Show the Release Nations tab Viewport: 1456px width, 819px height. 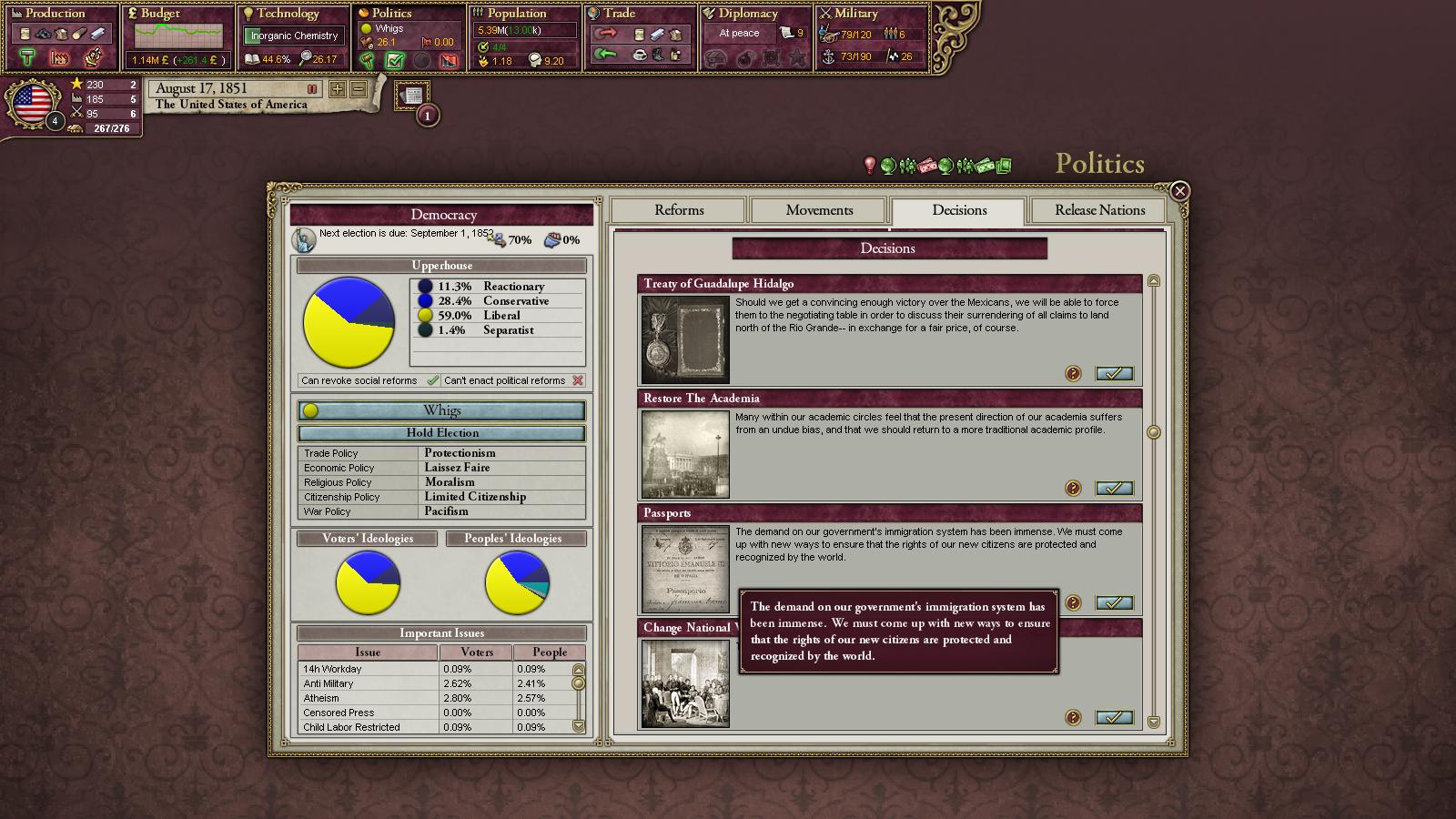pyautogui.click(x=1099, y=210)
